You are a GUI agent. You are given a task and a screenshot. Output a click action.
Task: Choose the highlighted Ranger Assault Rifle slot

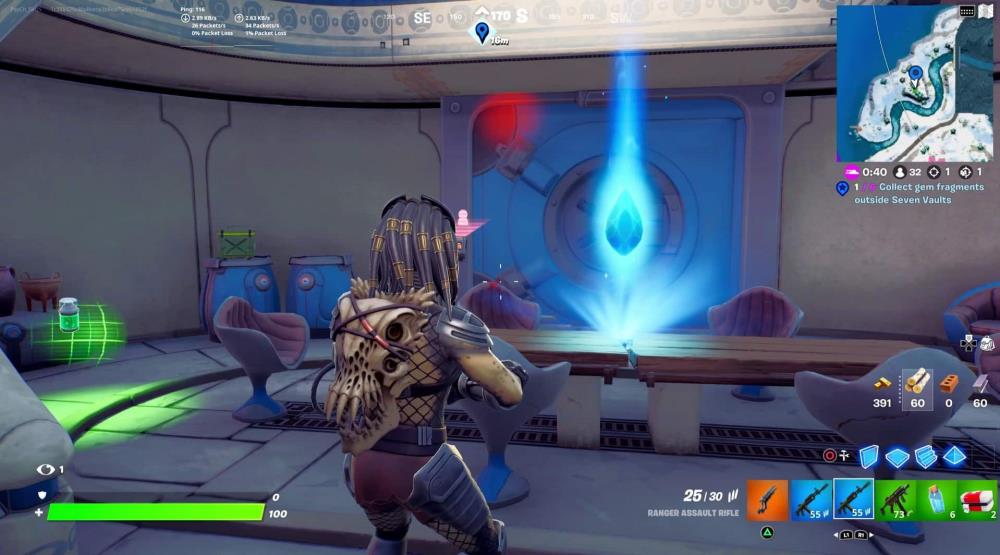coord(853,498)
